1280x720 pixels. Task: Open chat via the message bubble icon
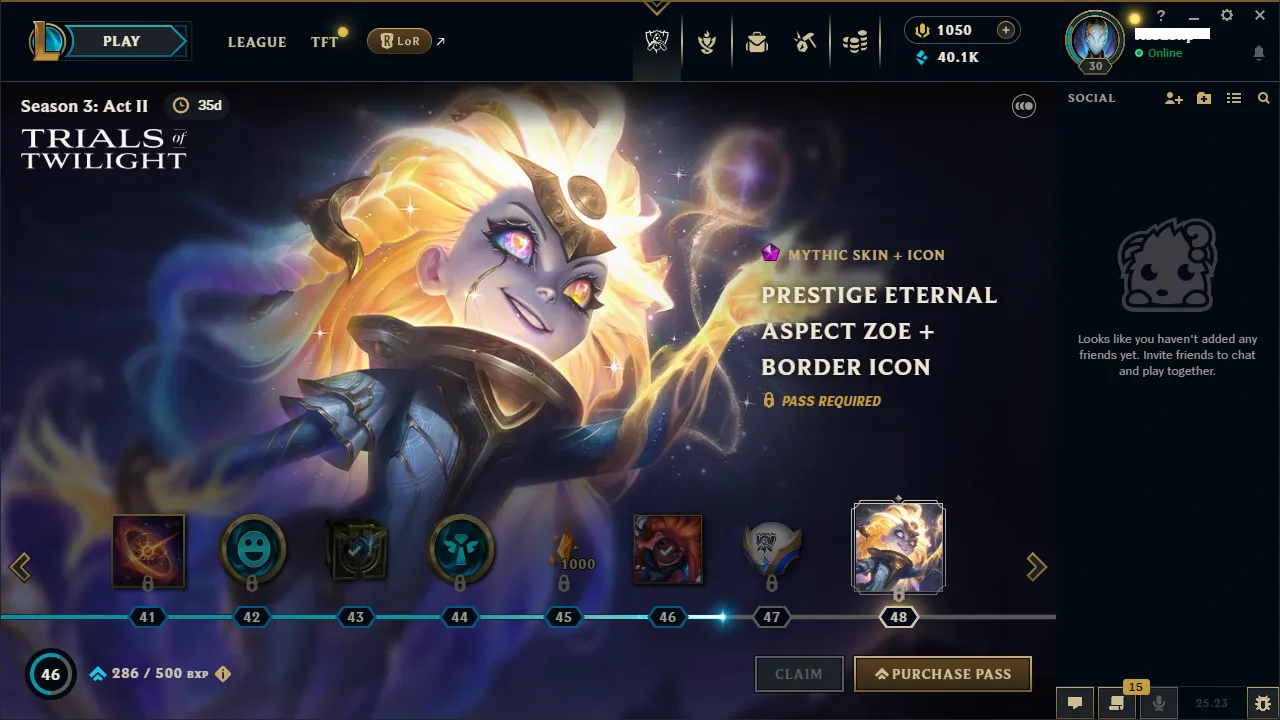point(1075,703)
